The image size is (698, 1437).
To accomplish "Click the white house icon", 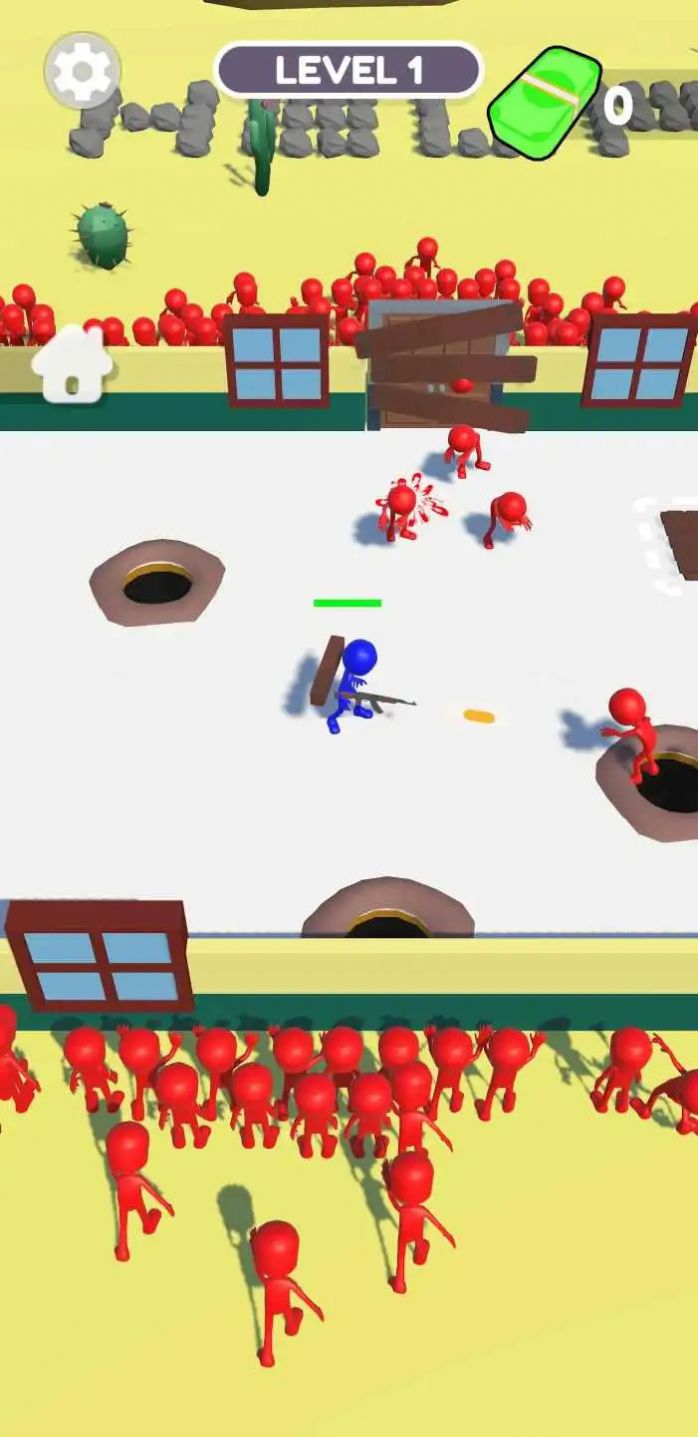I will click(72, 365).
